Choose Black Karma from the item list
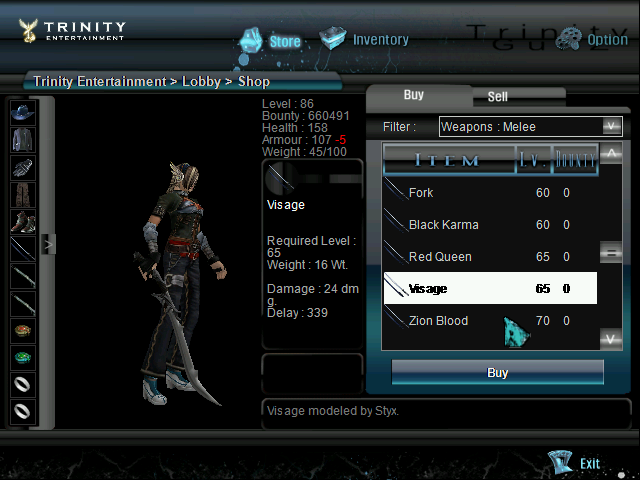This screenshot has height=480, width=640. point(490,225)
